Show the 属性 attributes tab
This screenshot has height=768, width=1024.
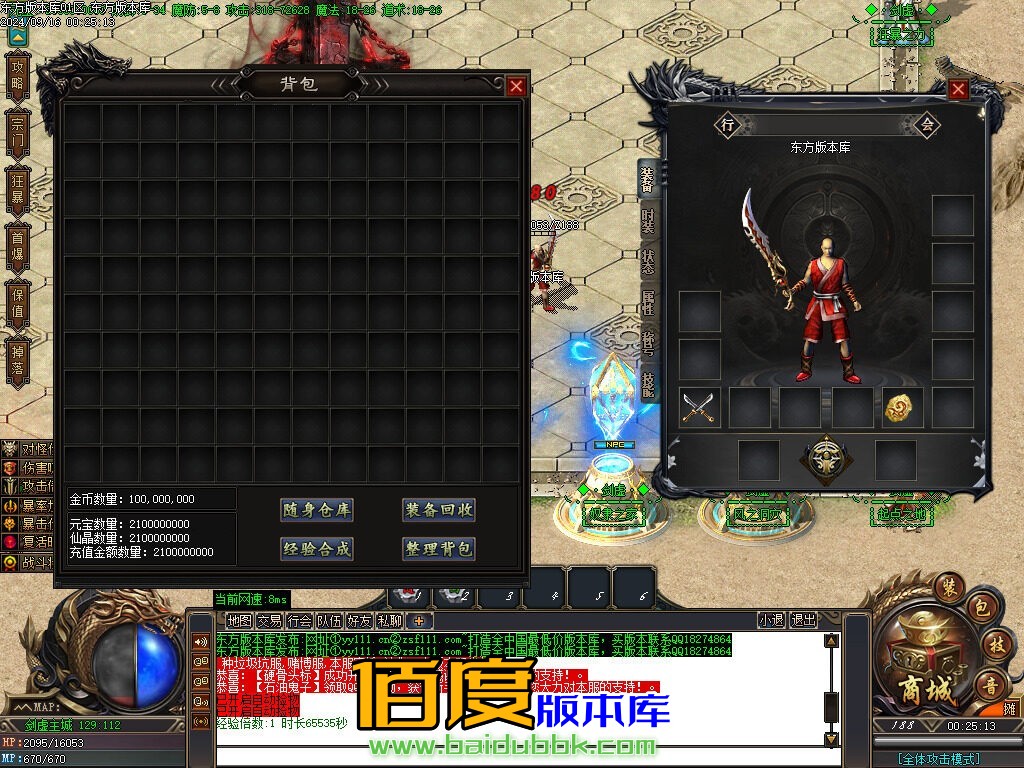(648, 305)
